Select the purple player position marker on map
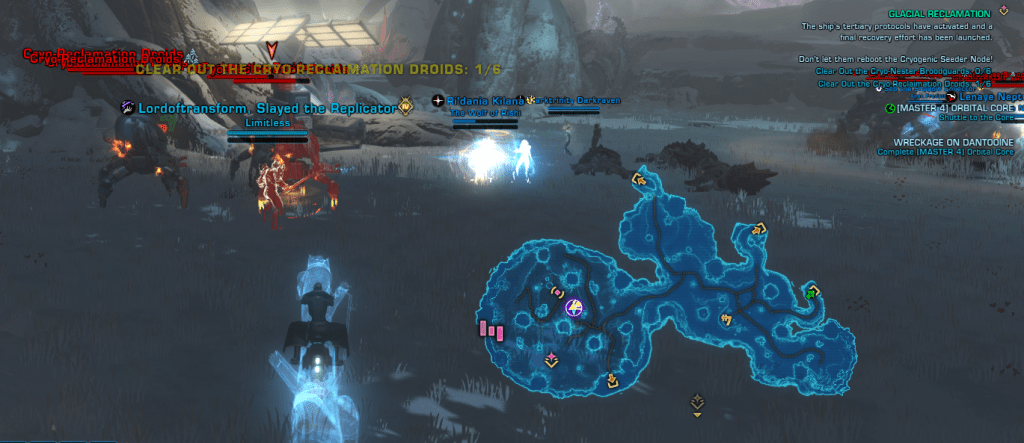 [x=574, y=307]
